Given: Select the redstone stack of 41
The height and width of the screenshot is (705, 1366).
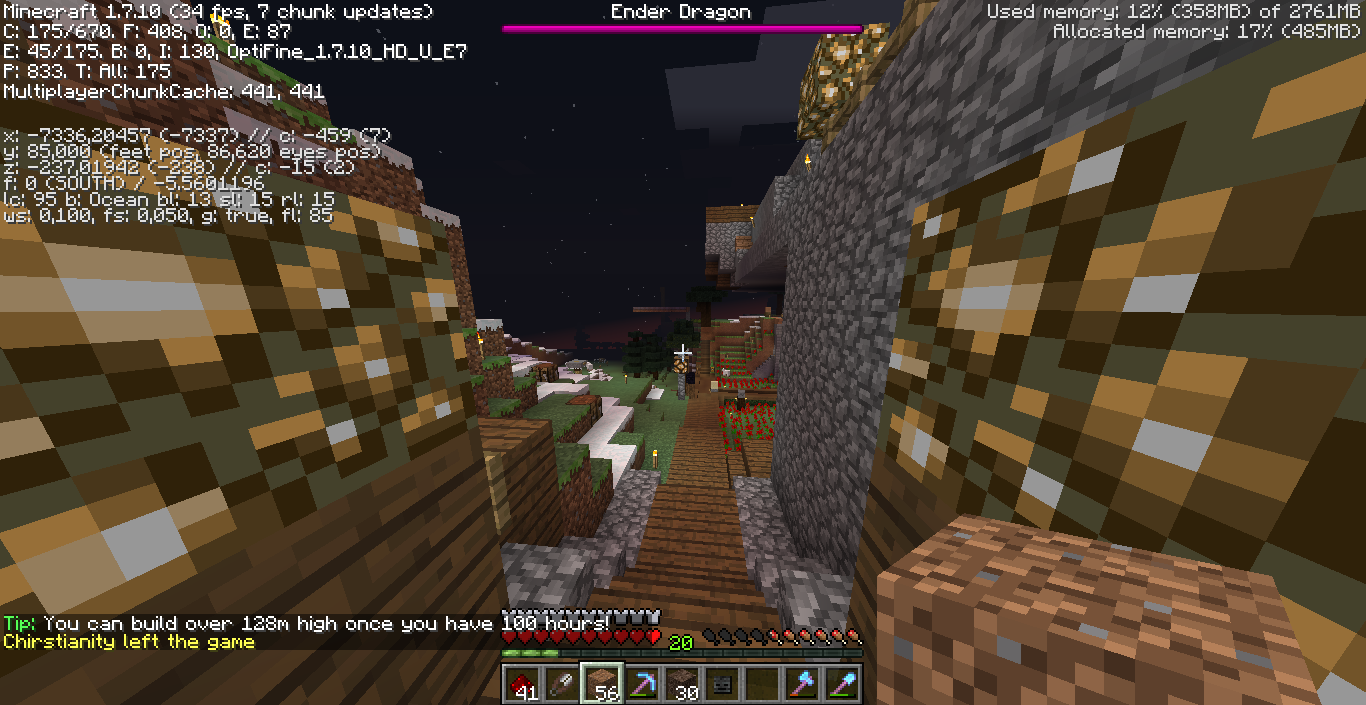Looking at the screenshot, I should point(523,684).
